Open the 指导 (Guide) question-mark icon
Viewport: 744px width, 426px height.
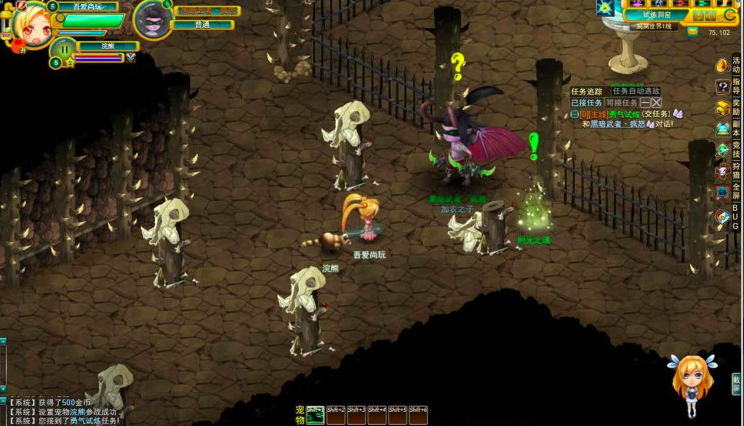coord(724,87)
